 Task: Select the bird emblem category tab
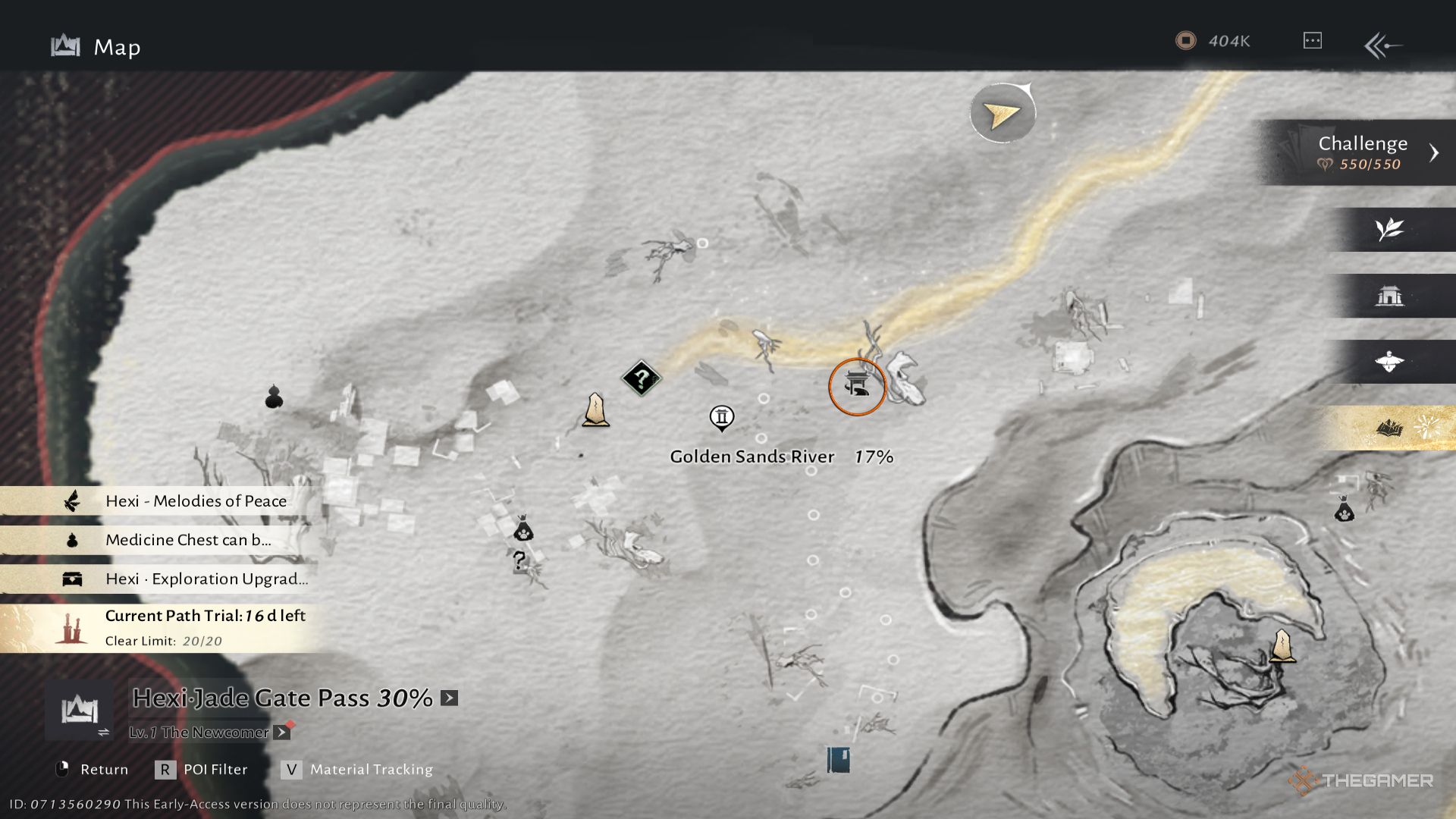tap(1389, 362)
